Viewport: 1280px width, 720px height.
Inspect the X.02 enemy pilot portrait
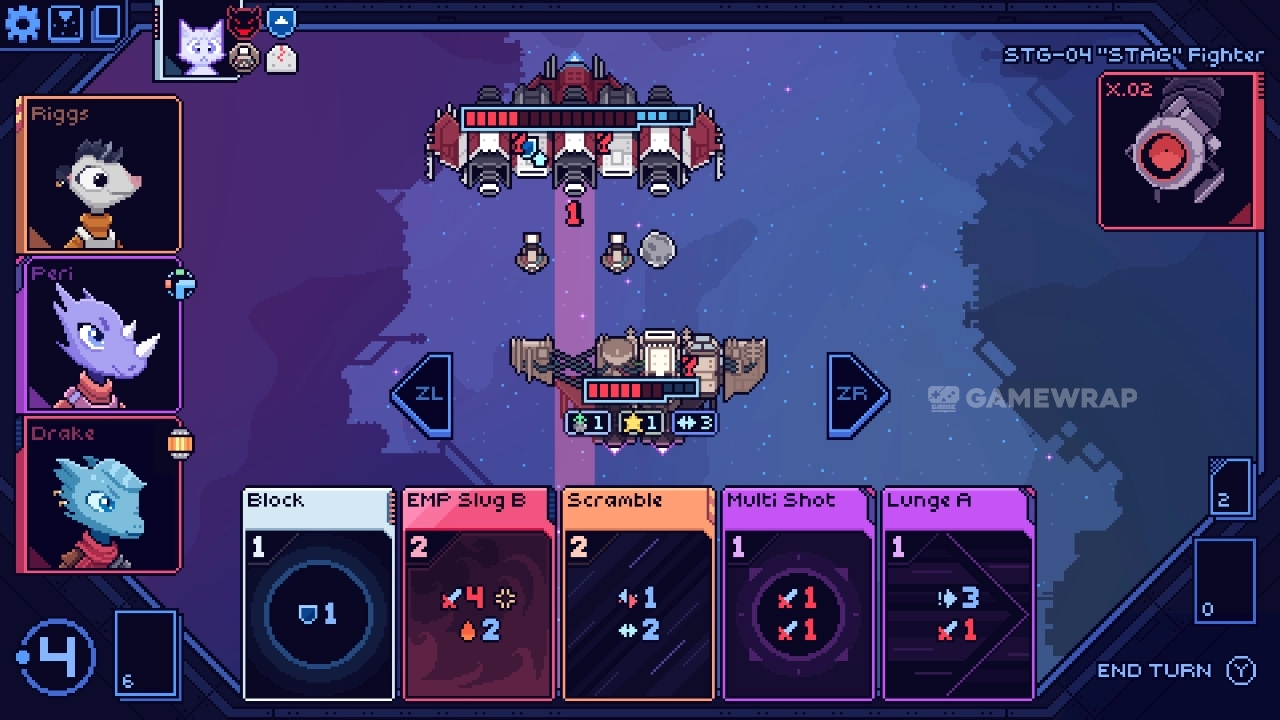1176,150
